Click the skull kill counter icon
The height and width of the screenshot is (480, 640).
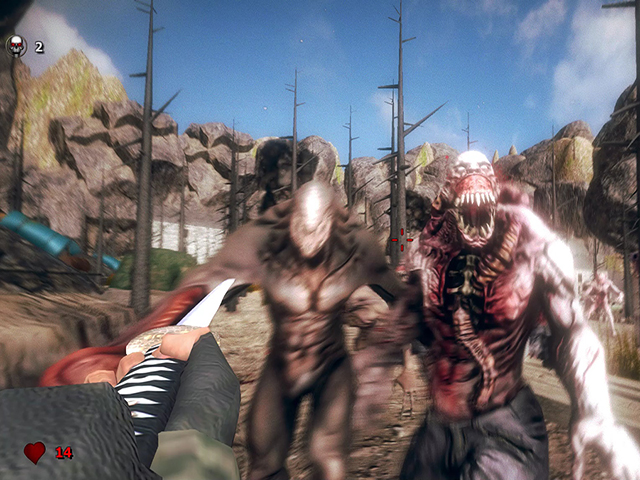pos(16,45)
